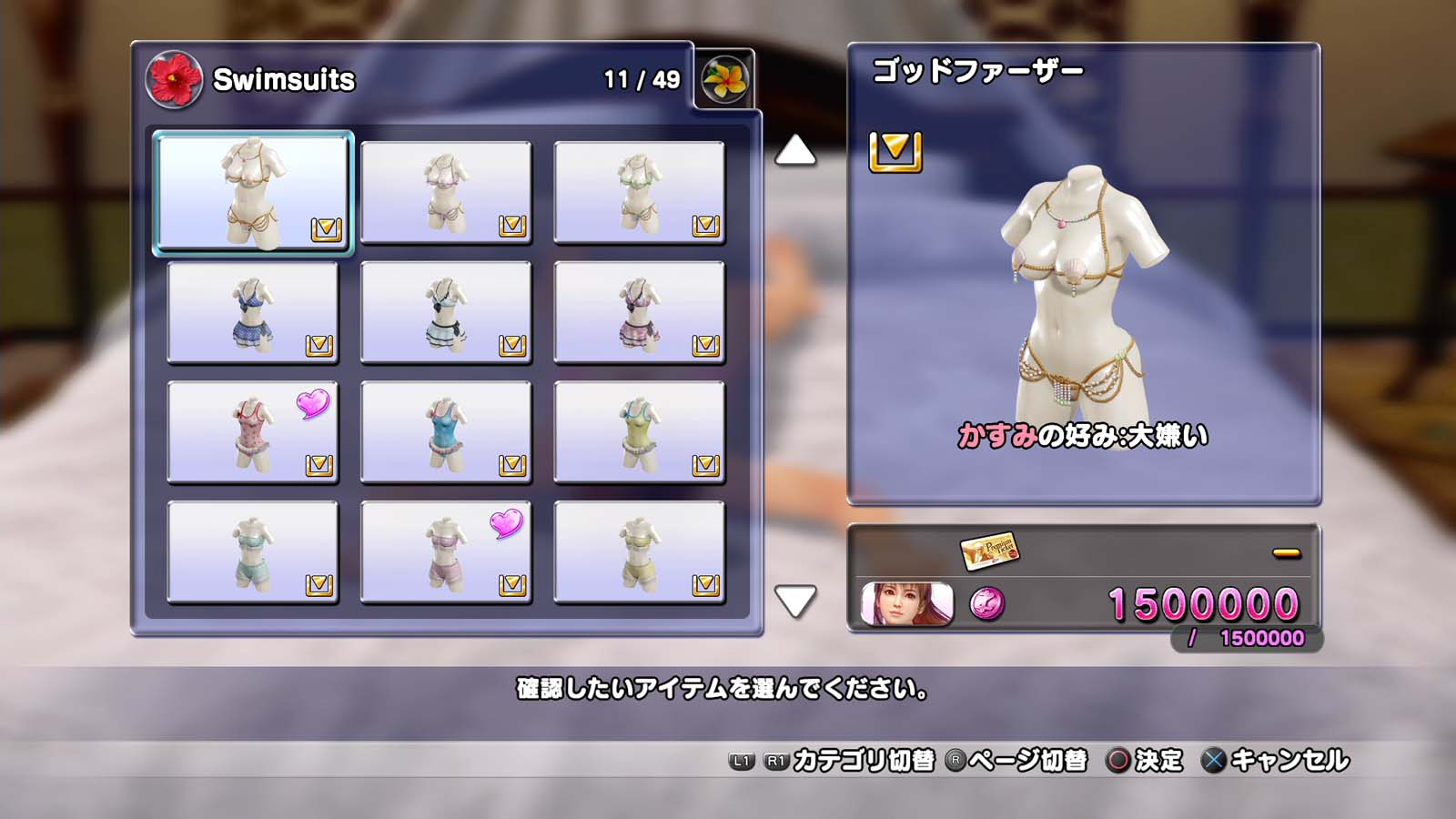This screenshot has width=1456, height=819.
Task: Click the up arrow to previous page
Action: pyautogui.click(x=794, y=151)
